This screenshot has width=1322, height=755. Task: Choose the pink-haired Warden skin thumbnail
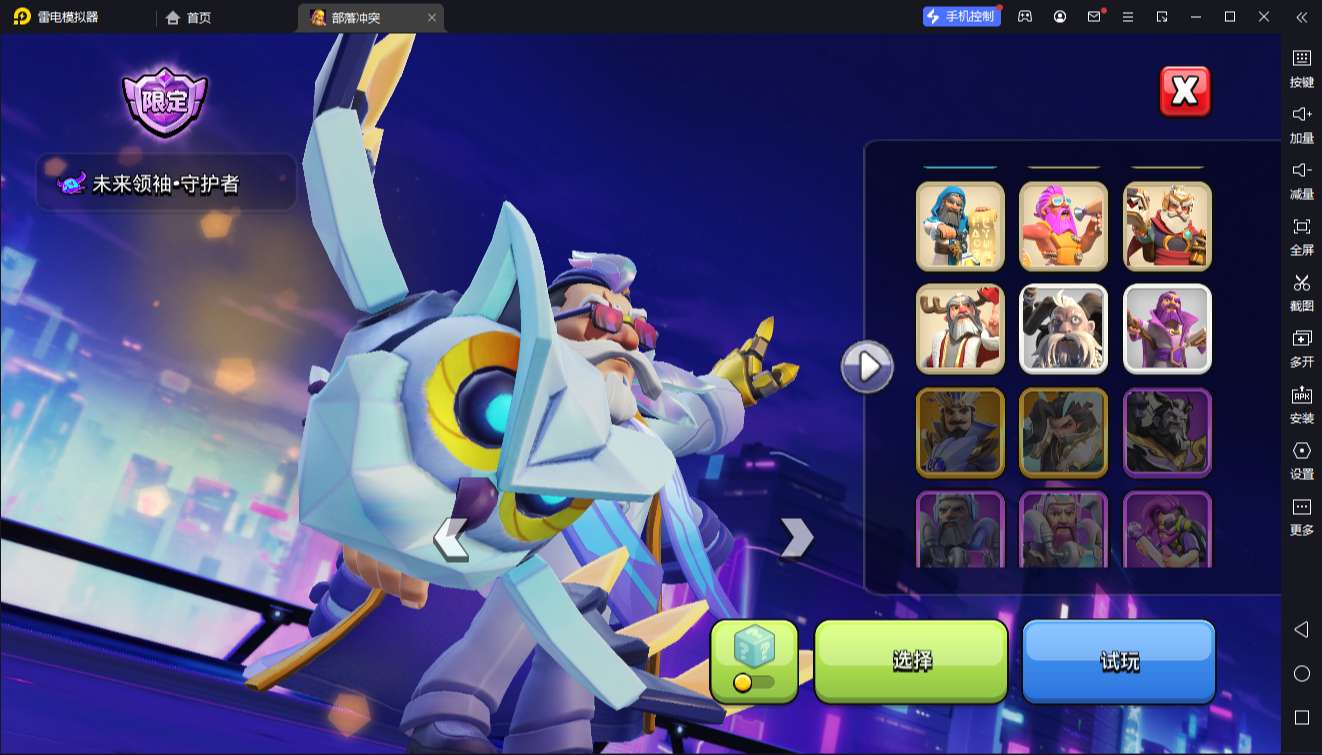pyautogui.click(x=1063, y=226)
